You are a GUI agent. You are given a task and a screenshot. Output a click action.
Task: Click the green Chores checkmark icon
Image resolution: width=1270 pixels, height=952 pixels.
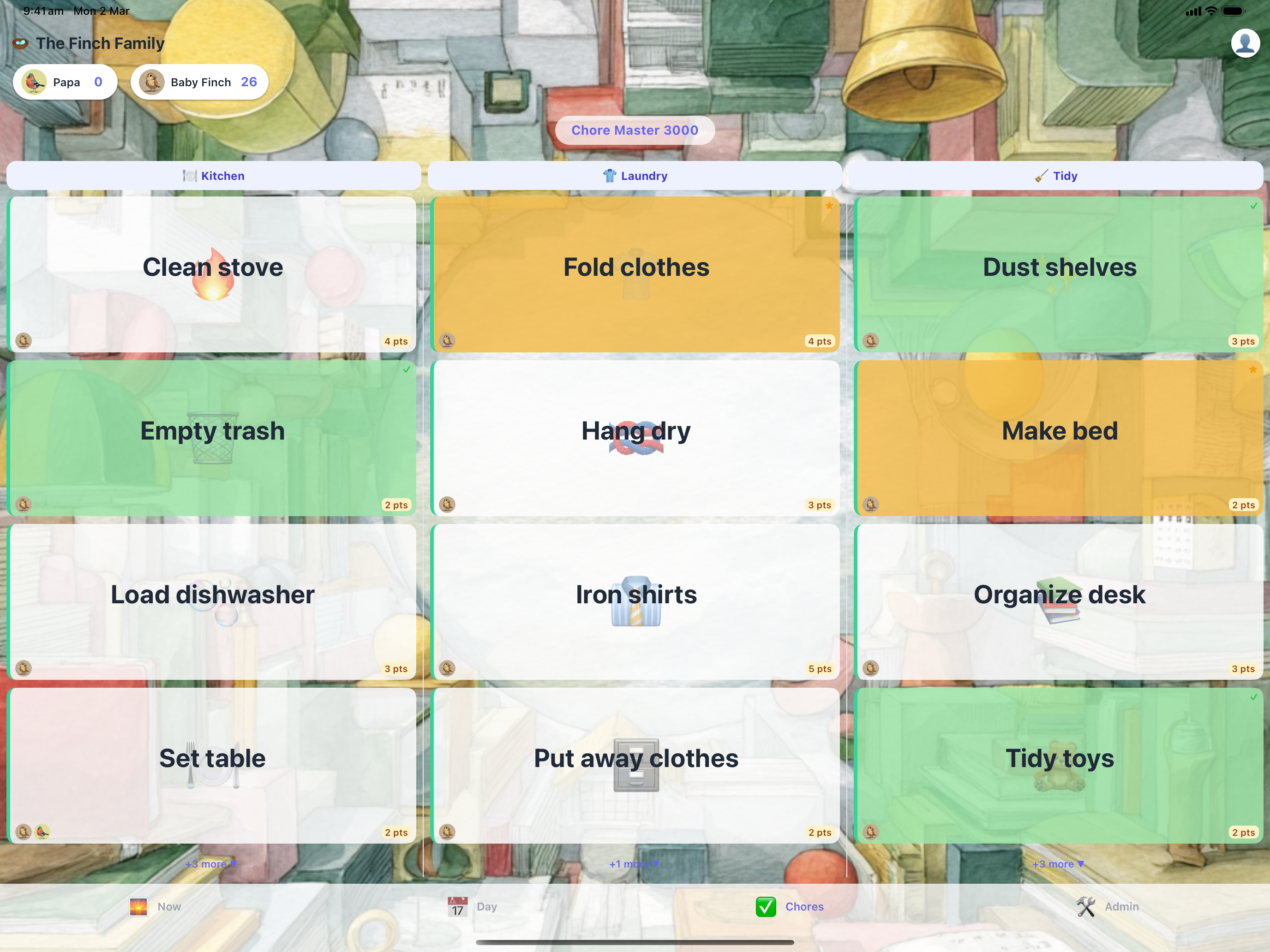tap(766, 907)
